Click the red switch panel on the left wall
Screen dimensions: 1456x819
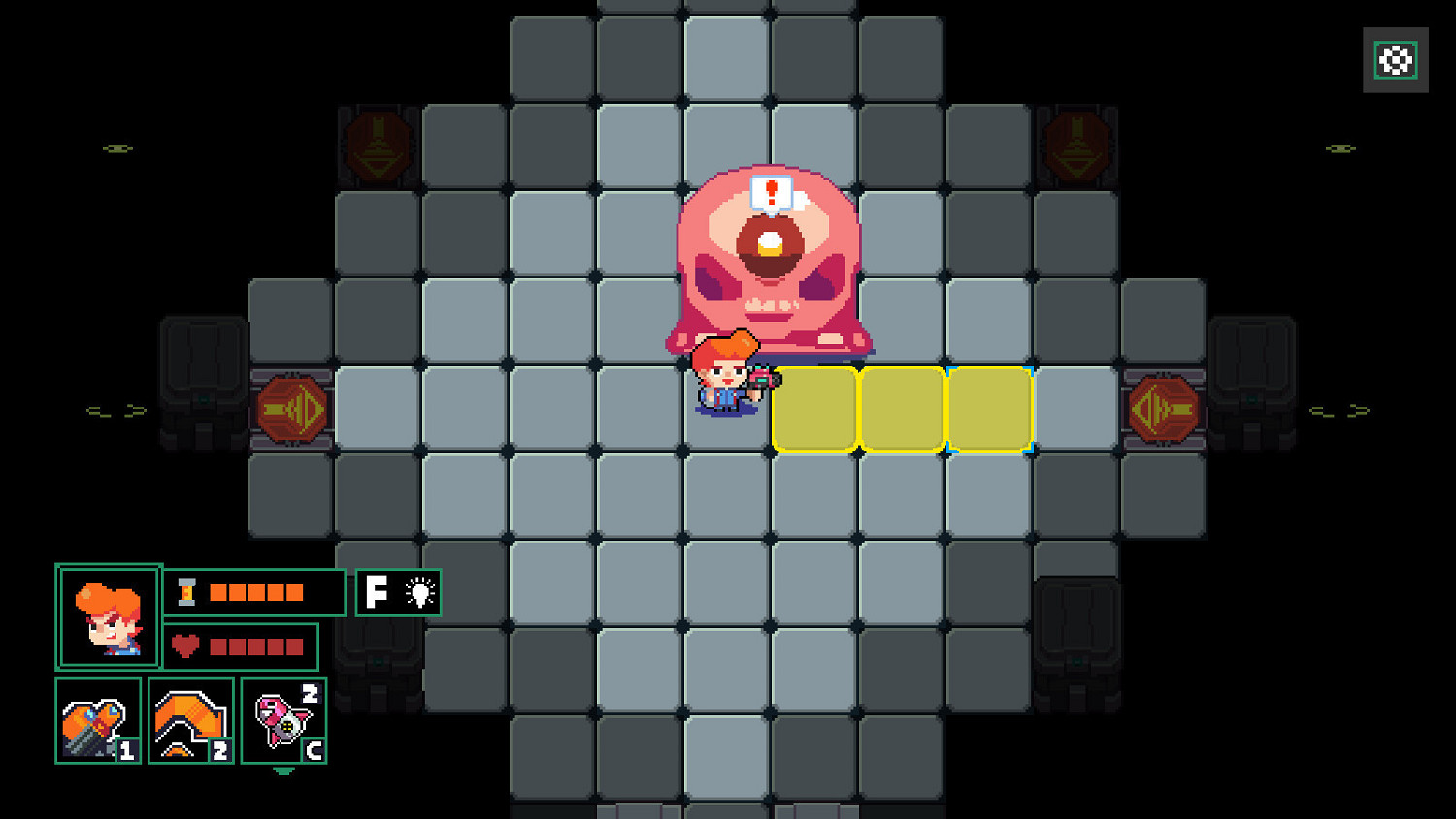291,408
